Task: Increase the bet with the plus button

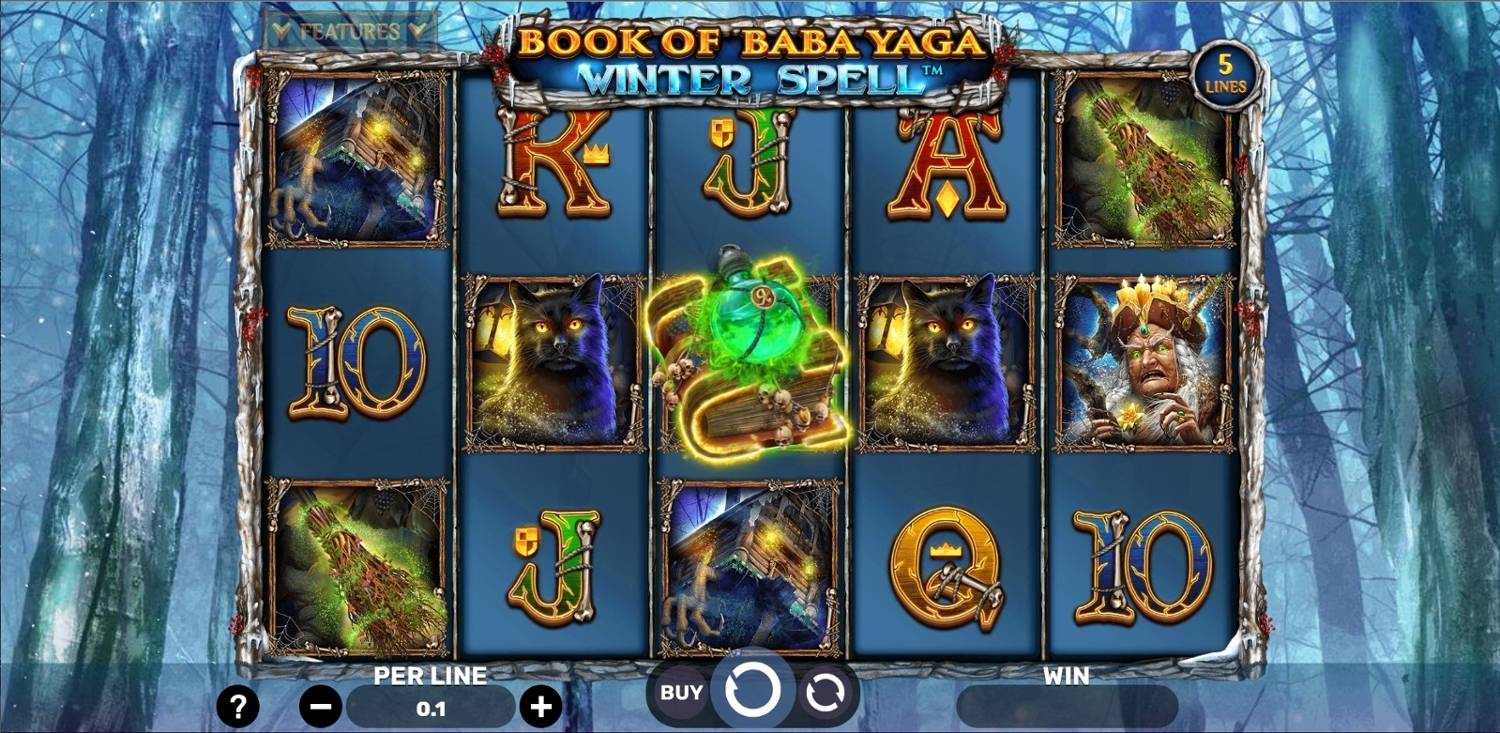Action: 540,707
